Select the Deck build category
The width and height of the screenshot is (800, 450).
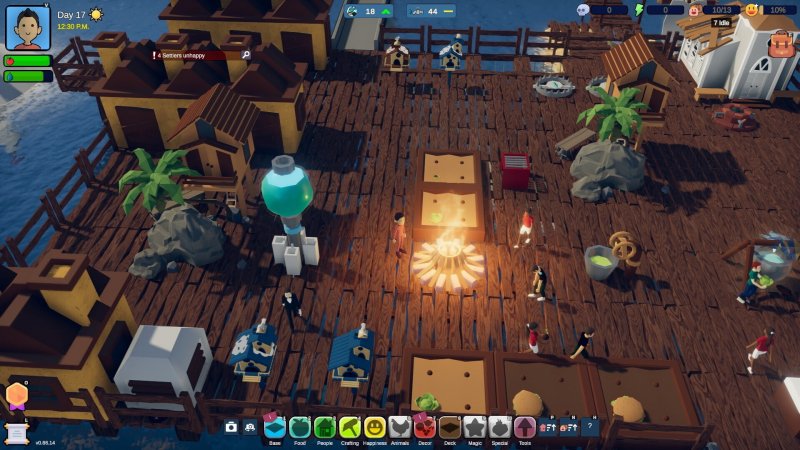(450, 428)
